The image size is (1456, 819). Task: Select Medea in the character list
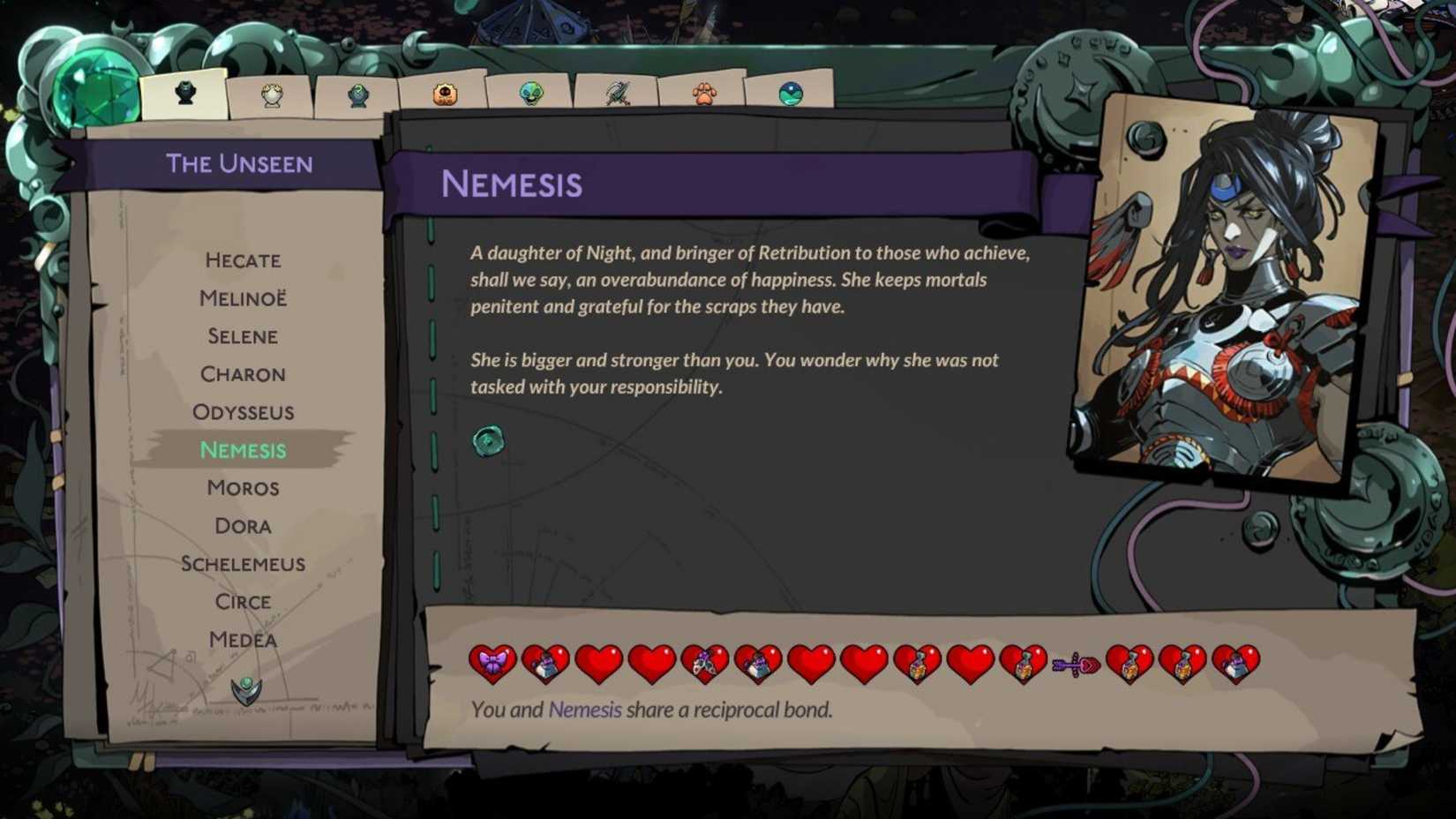coord(243,639)
